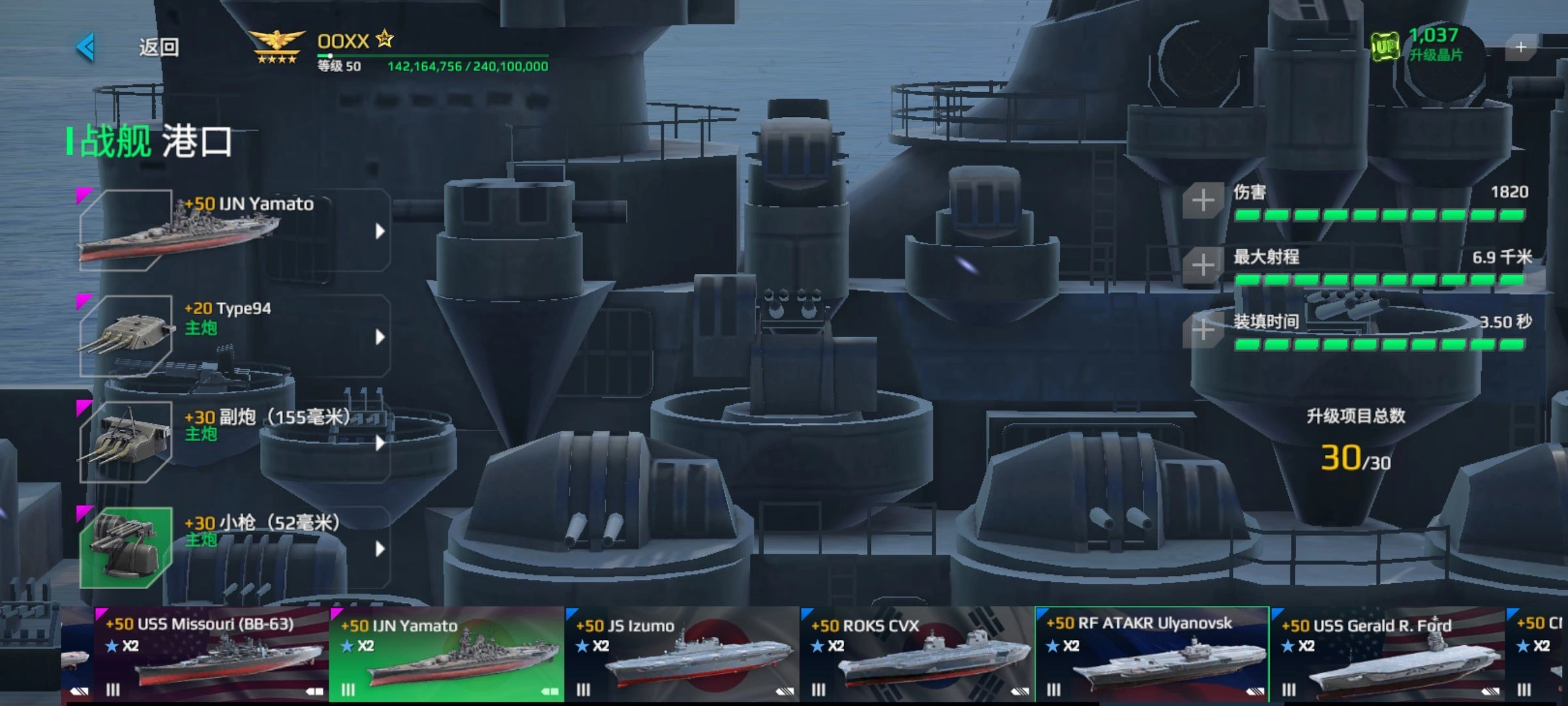Pick USS Missouri (BB-63) from ship bar
The width and height of the screenshot is (1568, 706).
(x=210, y=655)
